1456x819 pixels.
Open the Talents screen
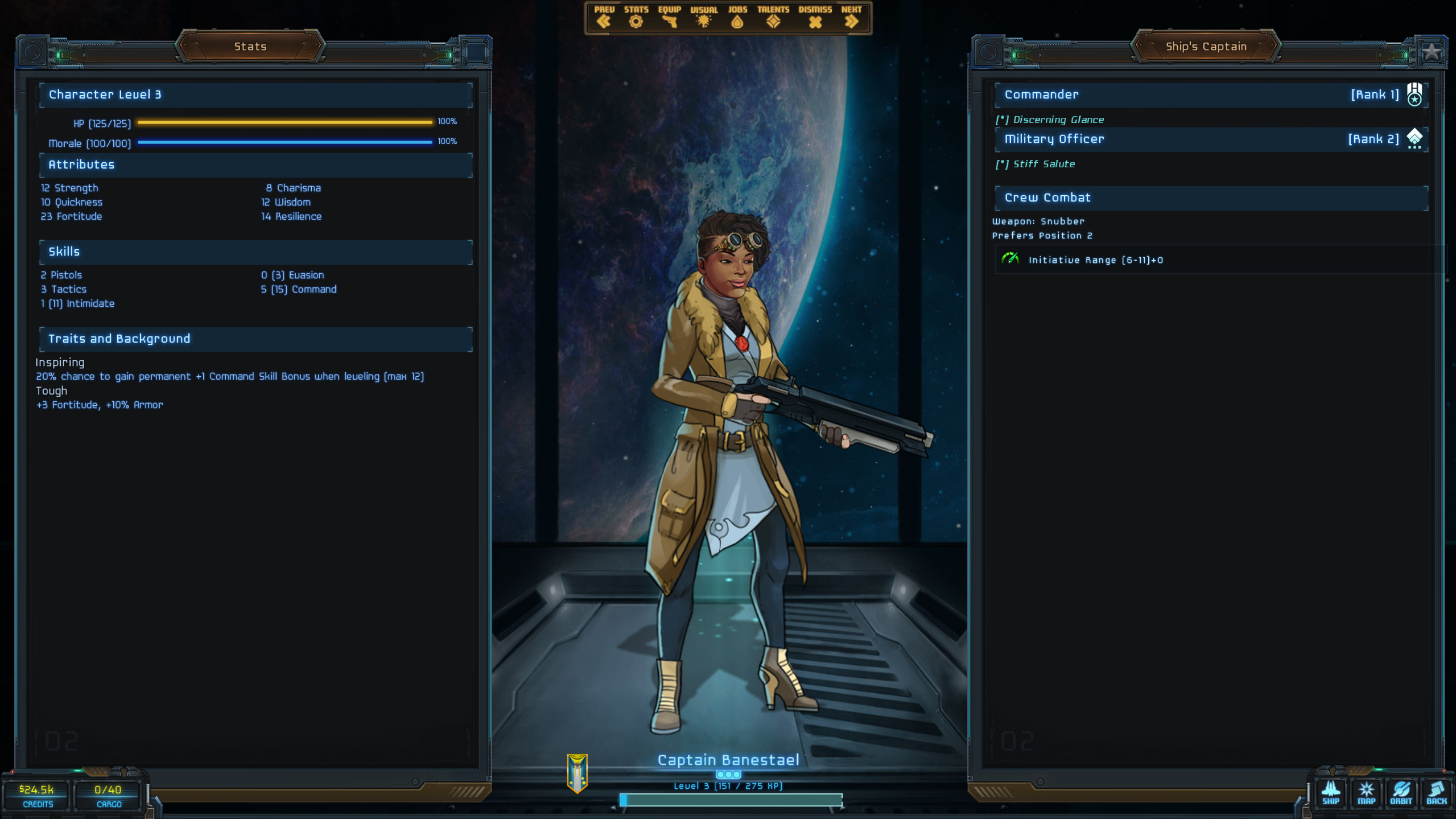(x=773, y=18)
